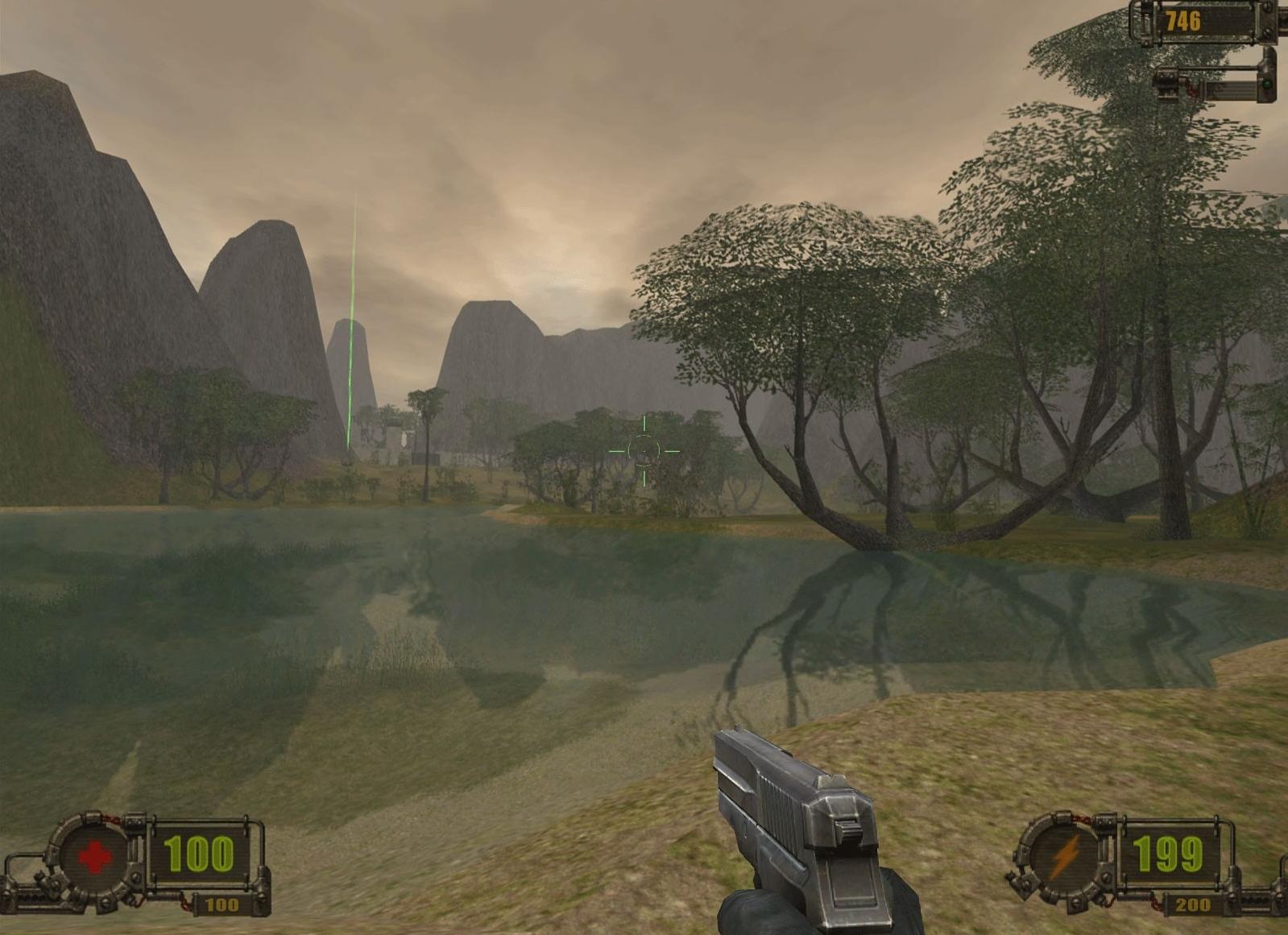Click the ammo counter showing 746
The width and height of the screenshot is (1288, 935).
tap(1183, 22)
